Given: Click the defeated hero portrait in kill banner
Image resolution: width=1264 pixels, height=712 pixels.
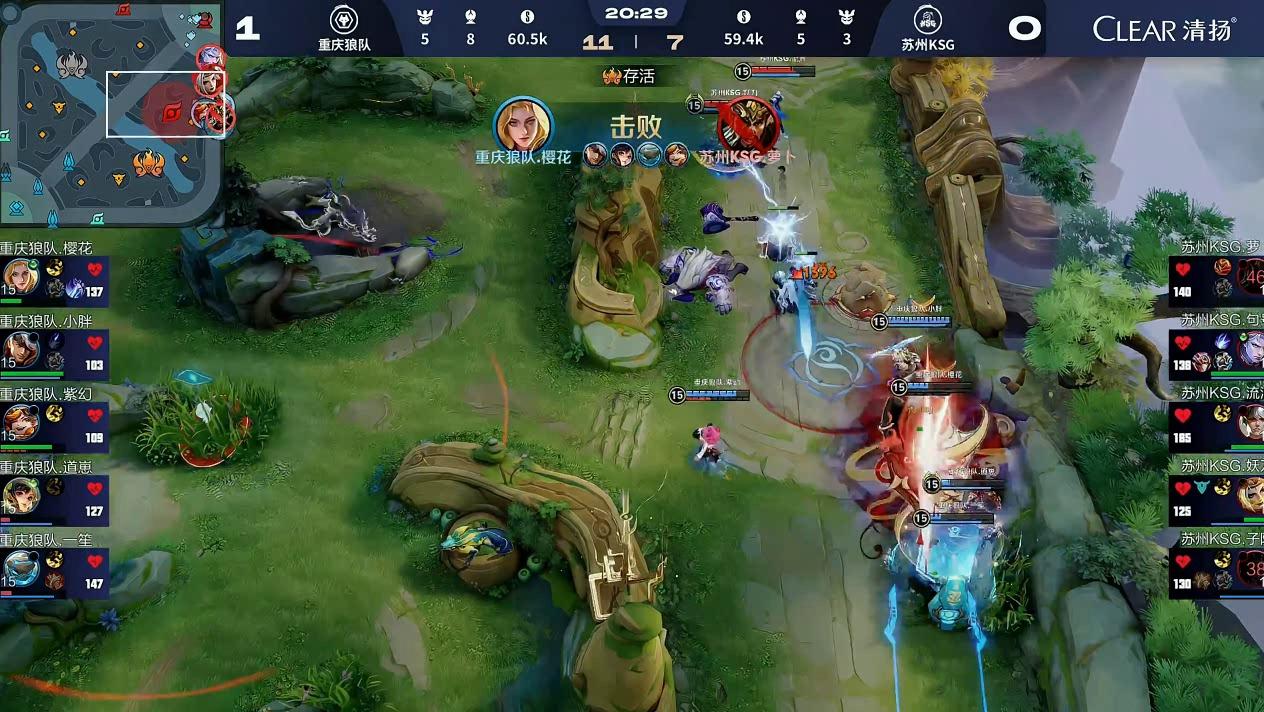Looking at the screenshot, I should coord(743,125).
